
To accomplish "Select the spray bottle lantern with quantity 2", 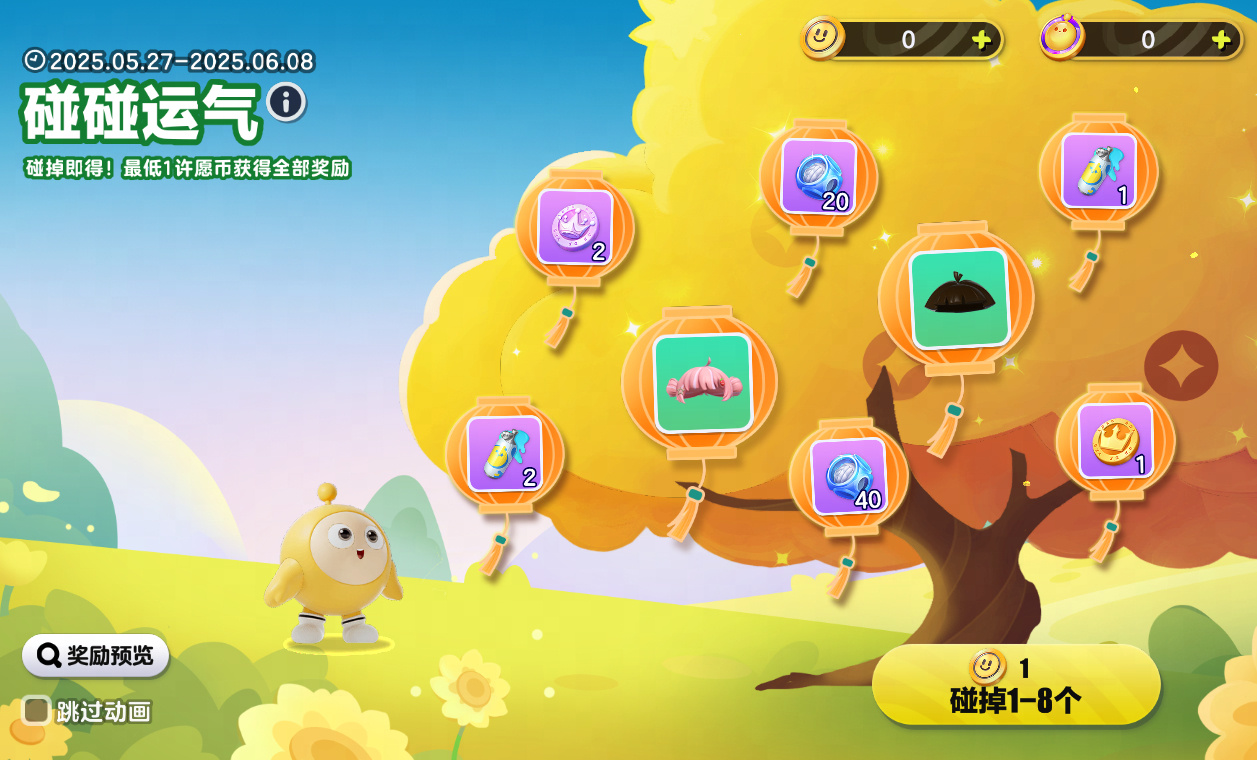I will click(x=504, y=453).
